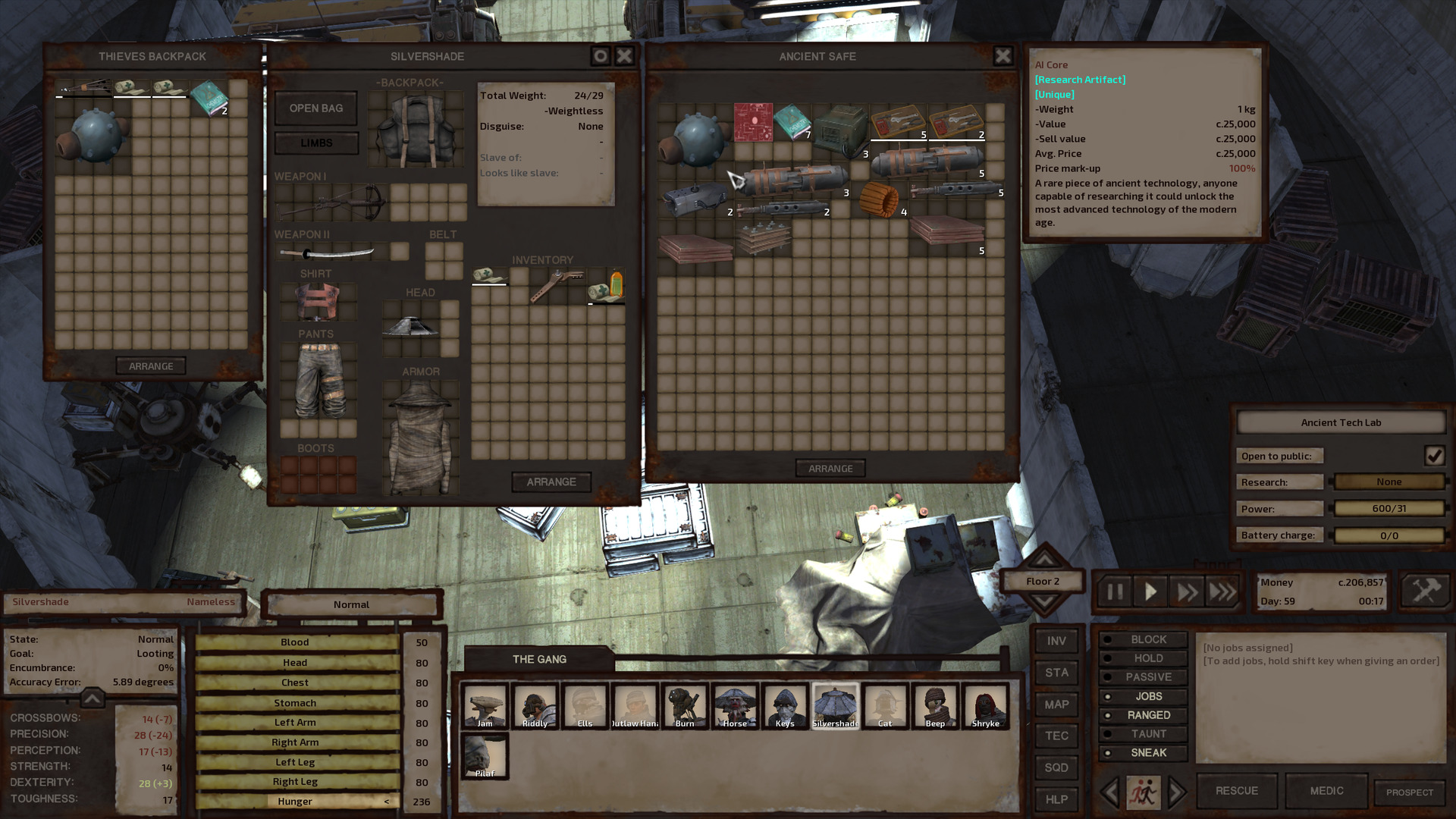Click the Ancient Tech Lab name field
This screenshot has width=1456, height=819.
coord(1341,422)
